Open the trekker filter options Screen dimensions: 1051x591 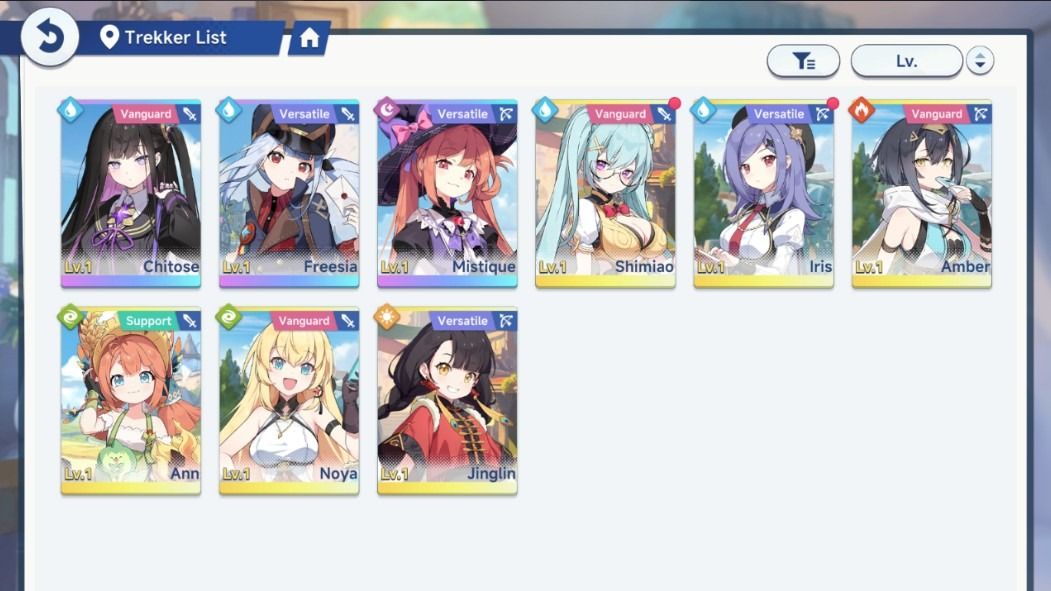[803, 61]
